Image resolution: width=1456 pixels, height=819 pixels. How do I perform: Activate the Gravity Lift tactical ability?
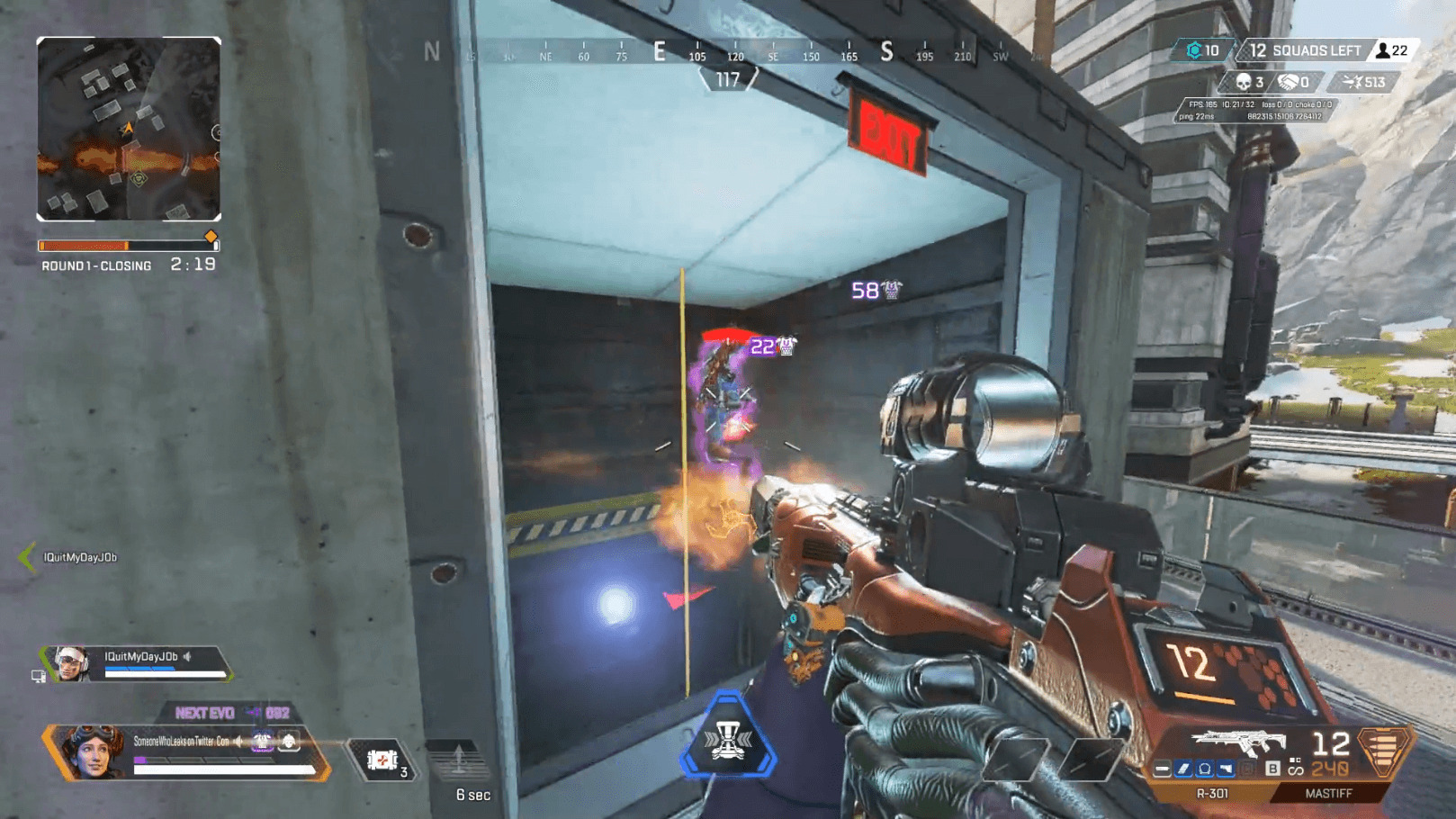[460, 761]
